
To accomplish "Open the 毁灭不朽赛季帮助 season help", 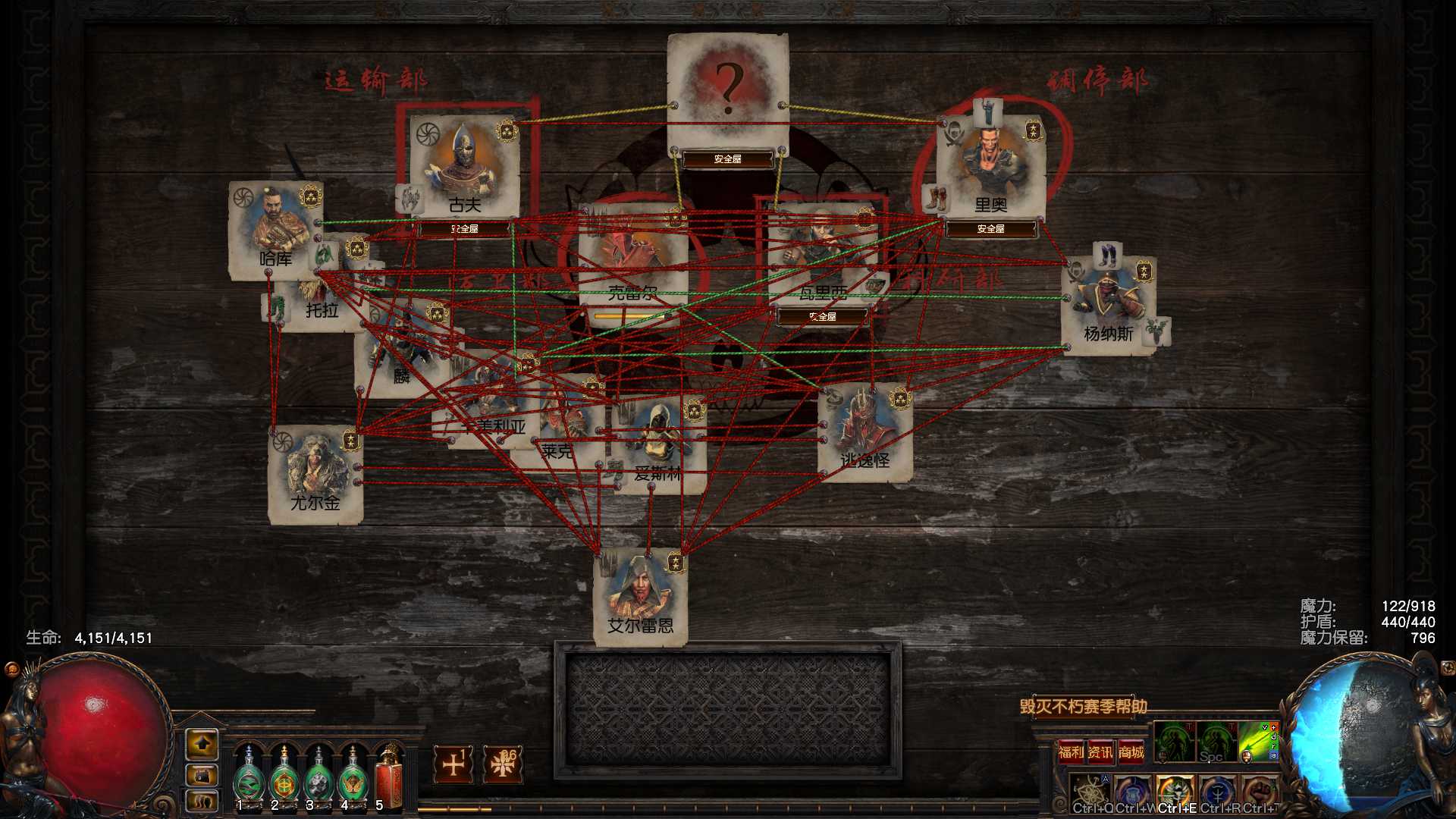I will pyautogui.click(x=1083, y=707).
